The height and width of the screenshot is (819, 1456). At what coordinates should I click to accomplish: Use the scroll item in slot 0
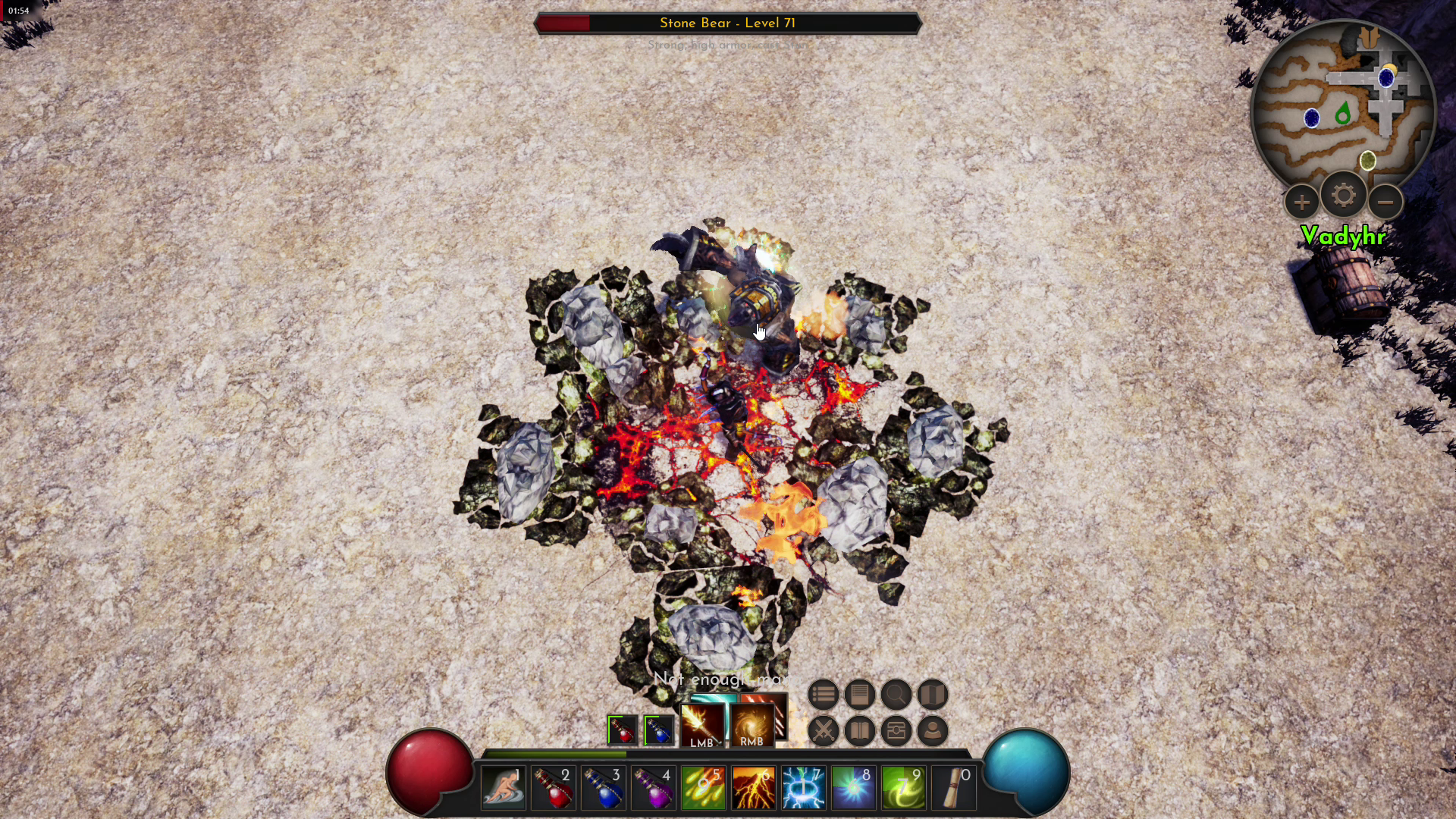point(954,788)
